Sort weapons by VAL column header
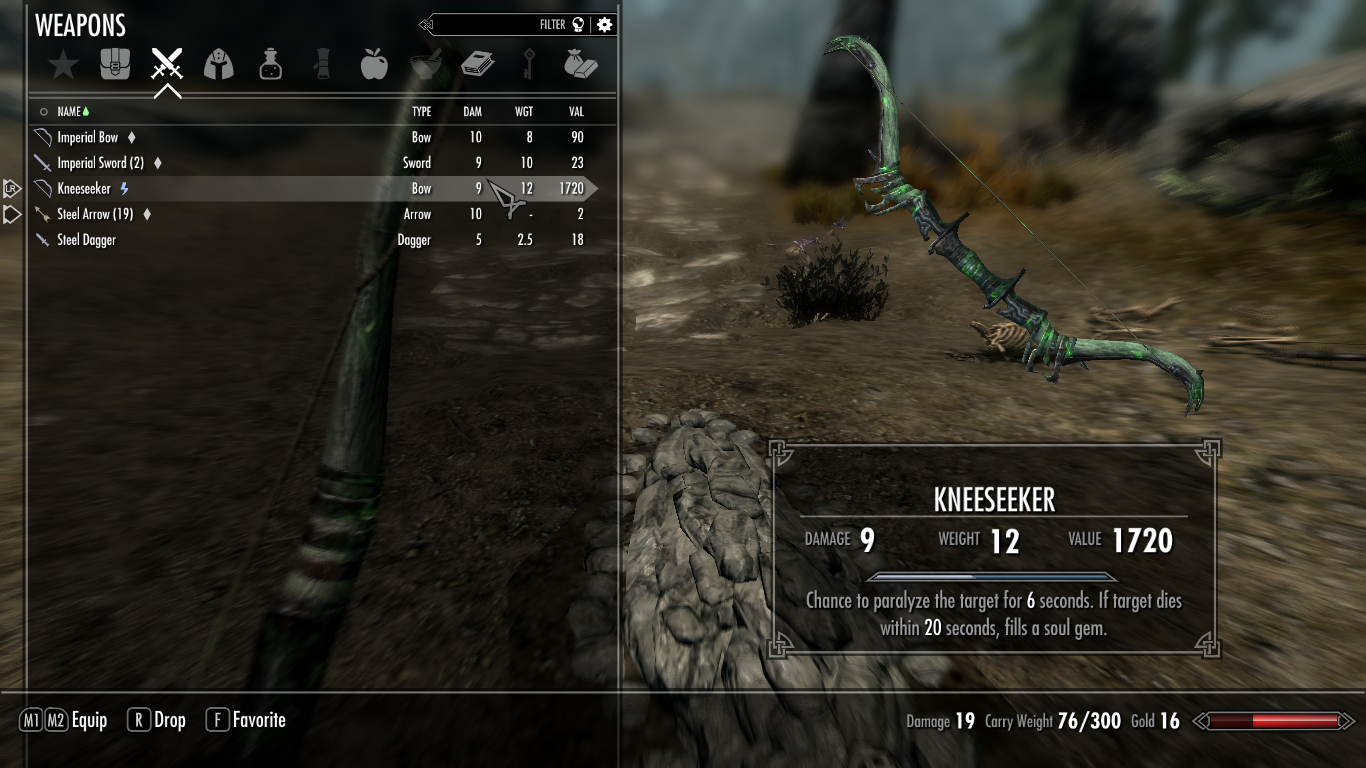The height and width of the screenshot is (768, 1366). coord(575,112)
